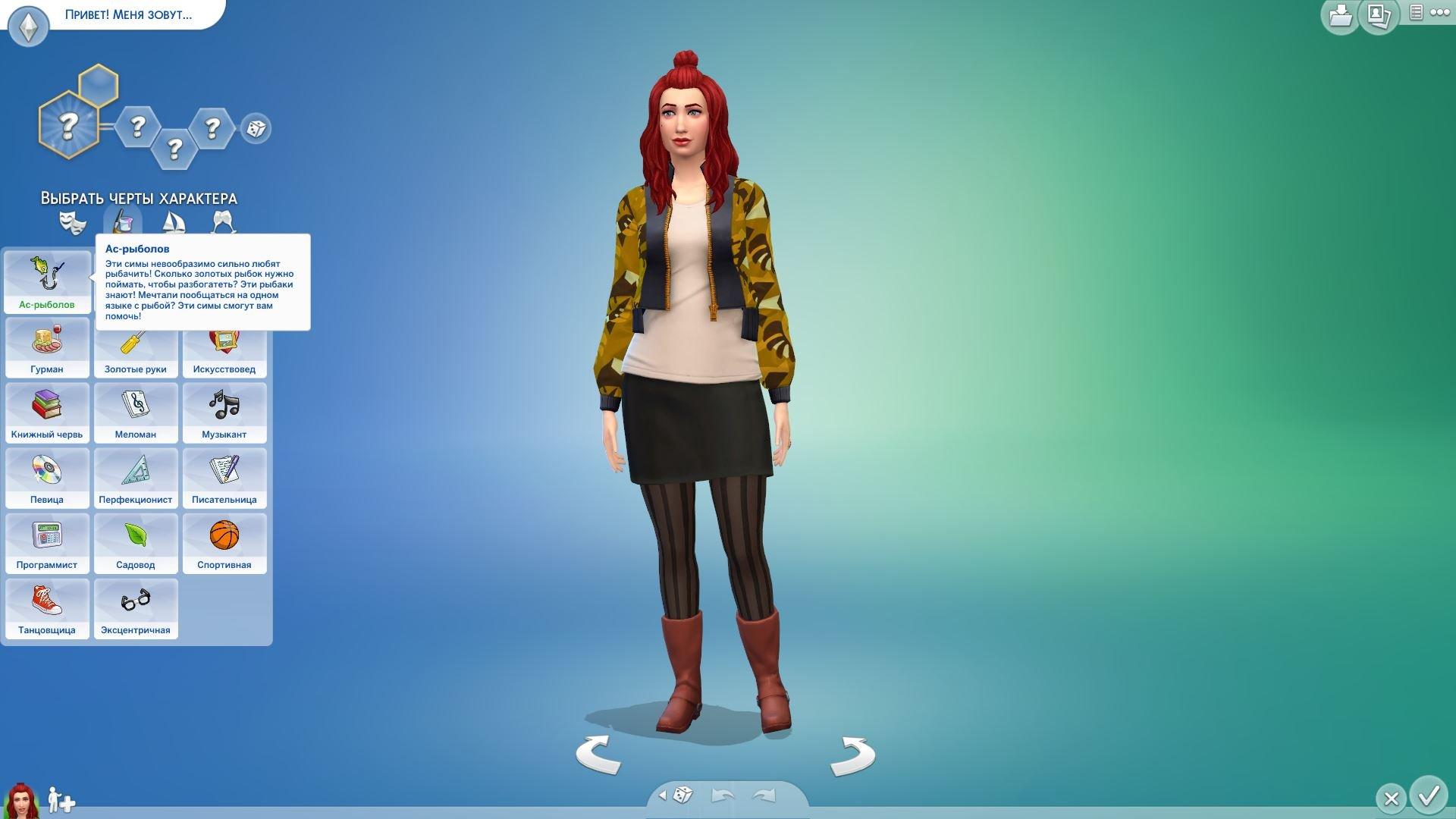
Task: Add a new Sim to the household
Action: [61, 800]
